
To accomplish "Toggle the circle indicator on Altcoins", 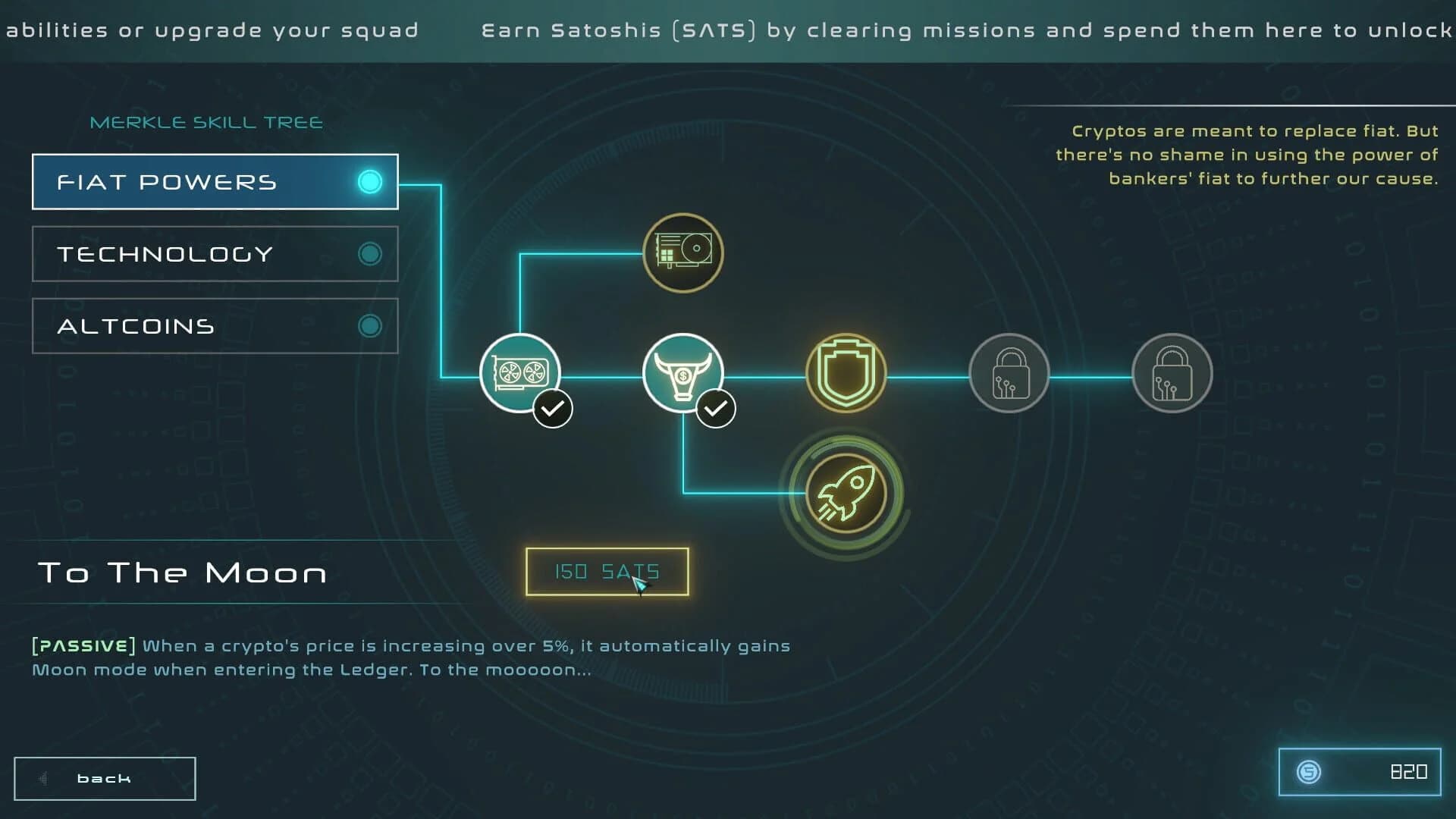I will coord(369,325).
